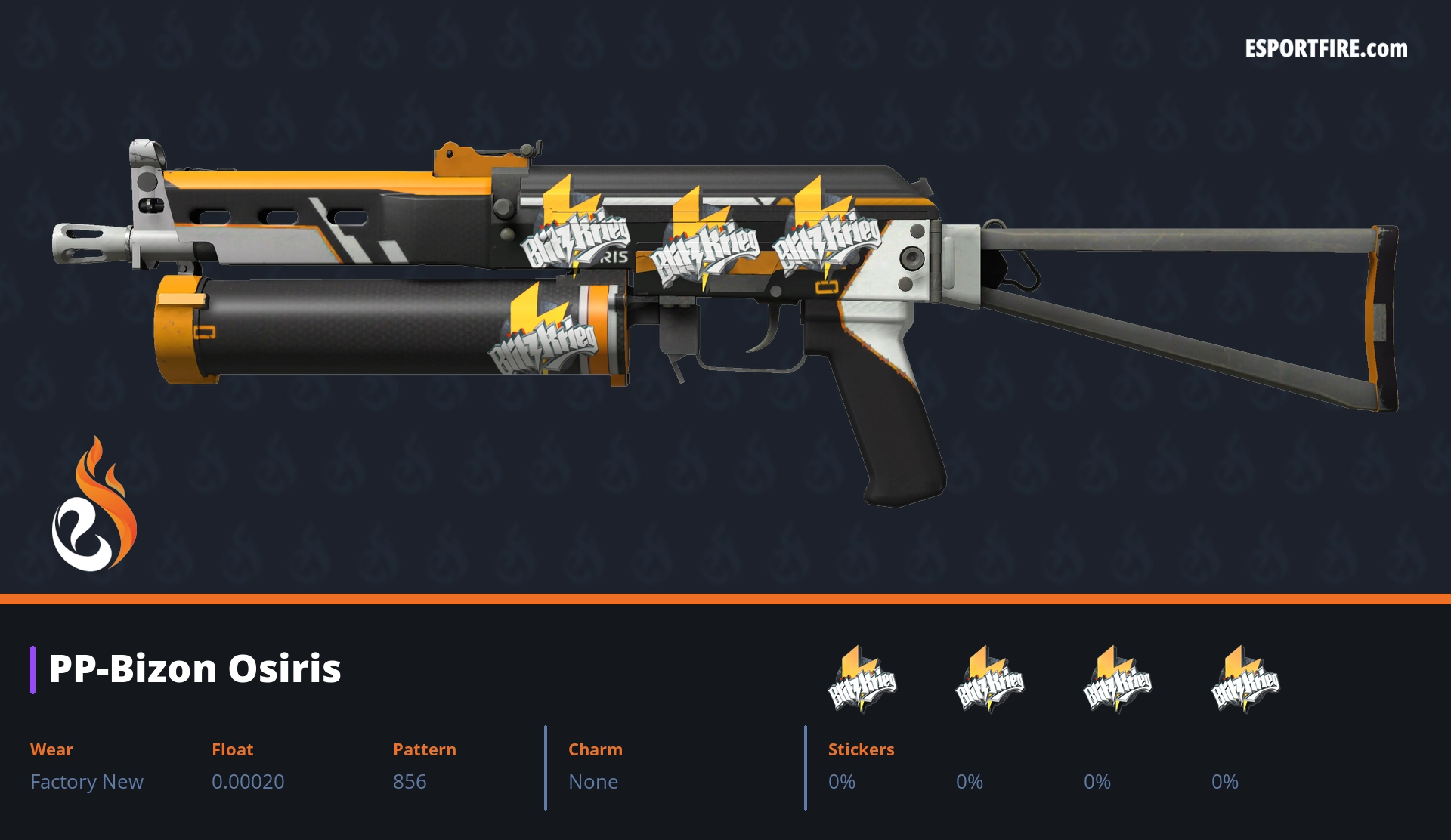Open the ESPORTFIRE.com site link
The width and height of the screenshot is (1451, 840).
point(1326,49)
